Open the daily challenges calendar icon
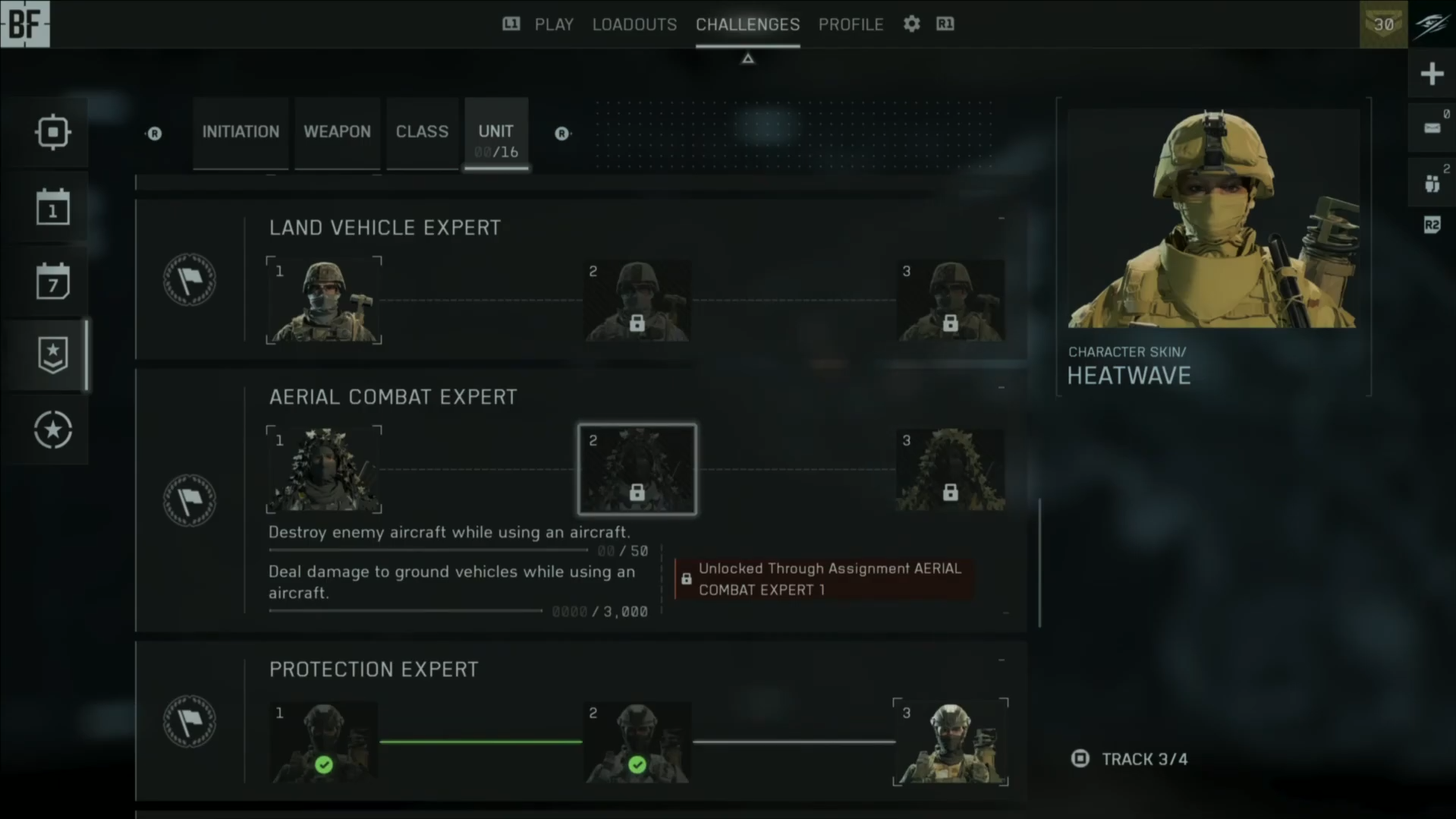This screenshot has width=1456, height=819. [x=52, y=207]
